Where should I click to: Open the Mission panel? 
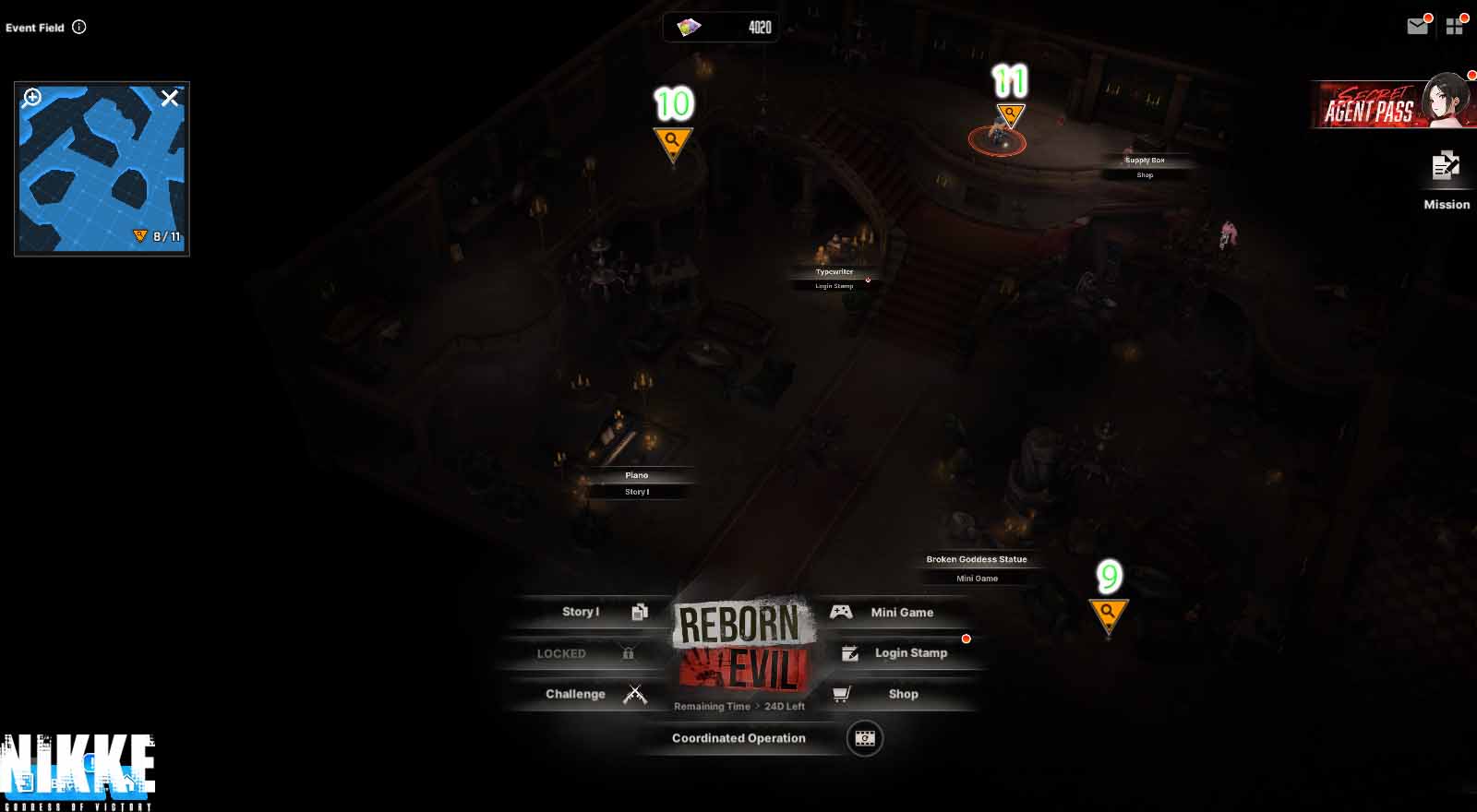click(1446, 180)
